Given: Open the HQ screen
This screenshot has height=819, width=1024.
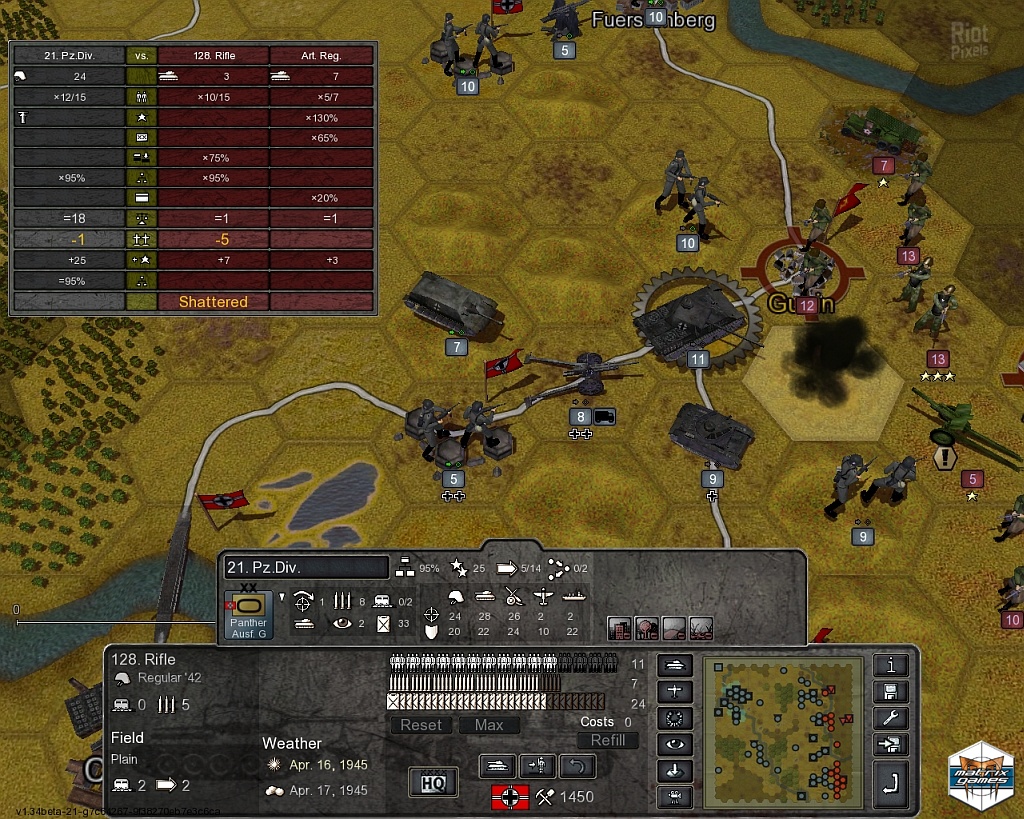Looking at the screenshot, I should click(x=433, y=782).
